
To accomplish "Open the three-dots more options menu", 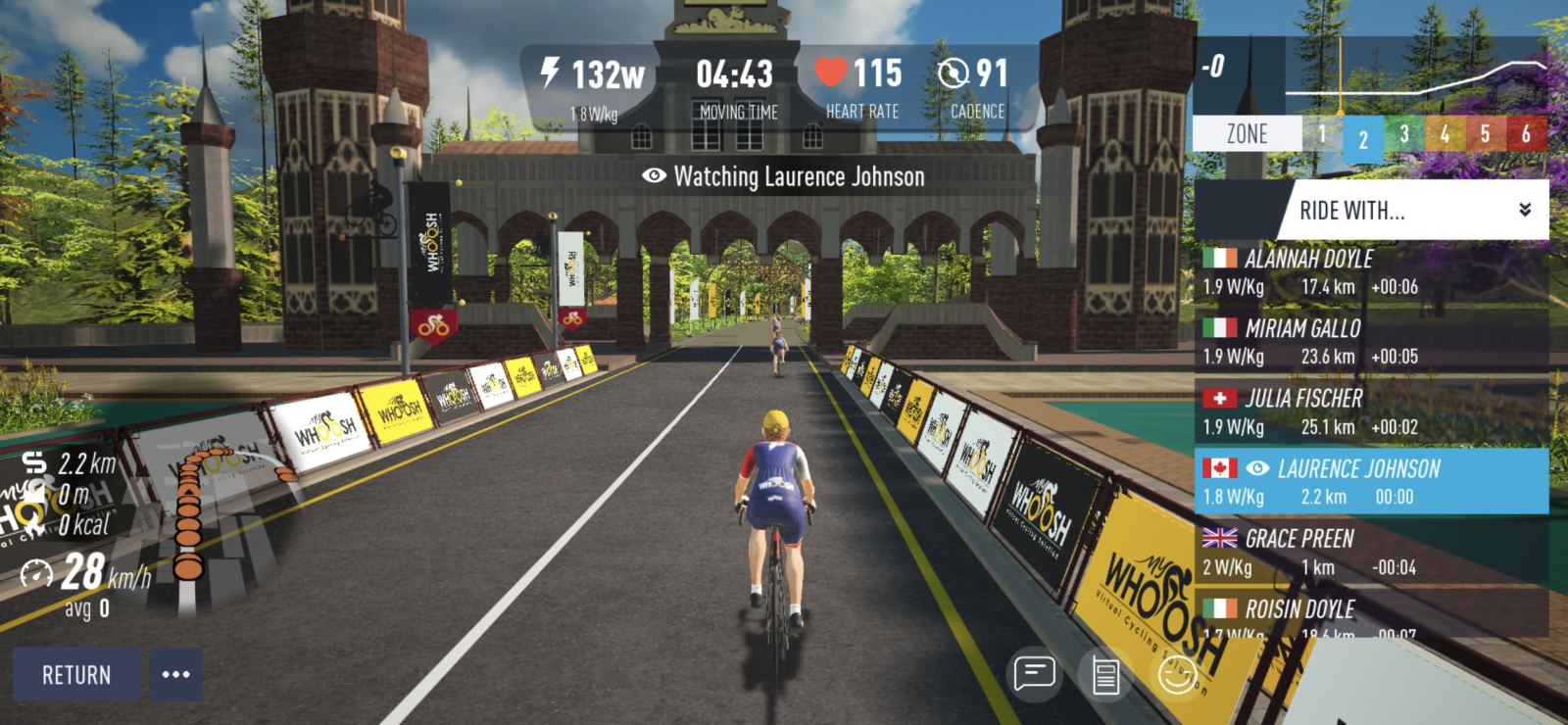I will click(x=176, y=674).
